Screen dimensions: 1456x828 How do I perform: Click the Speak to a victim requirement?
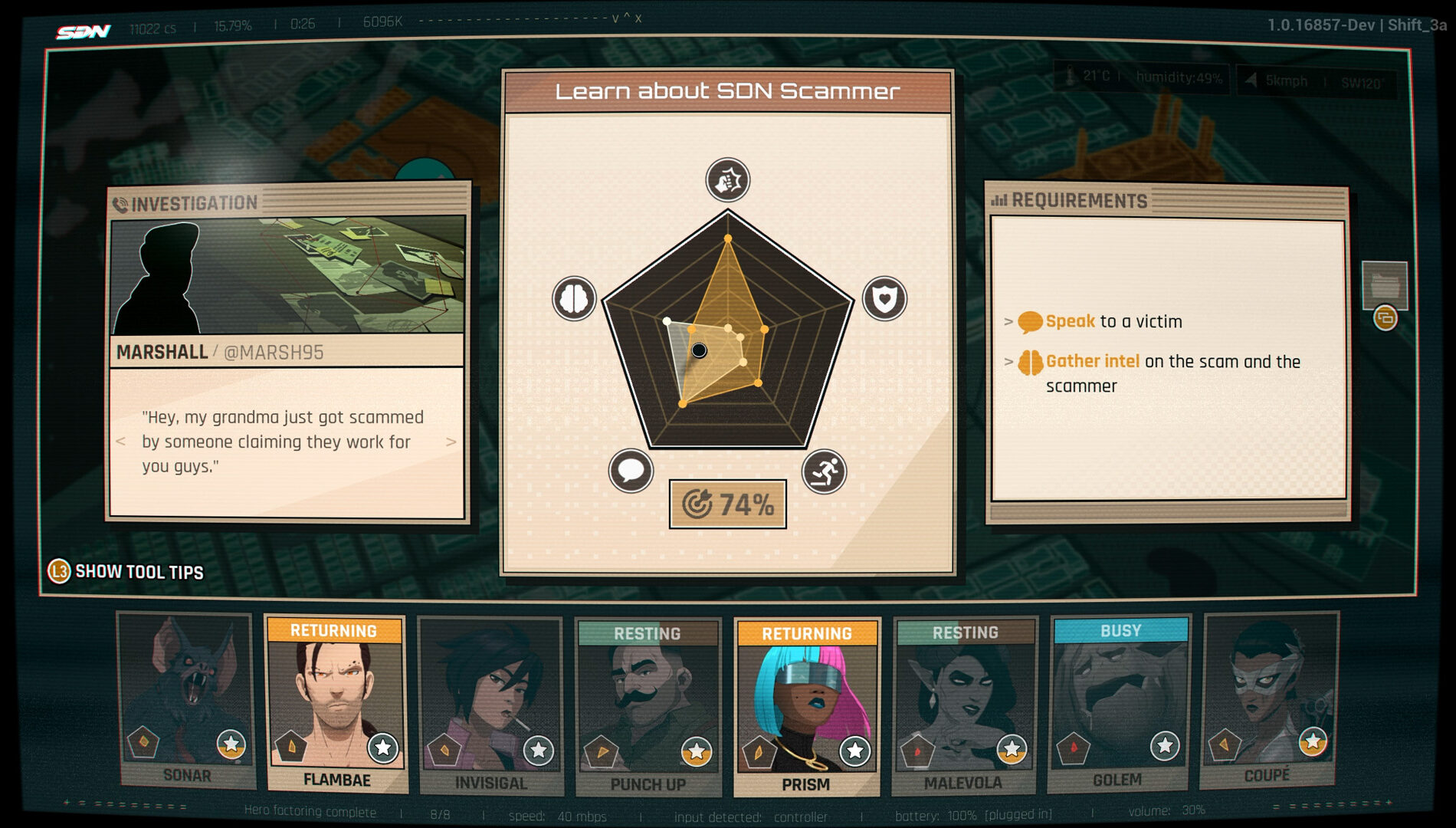click(x=1113, y=322)
